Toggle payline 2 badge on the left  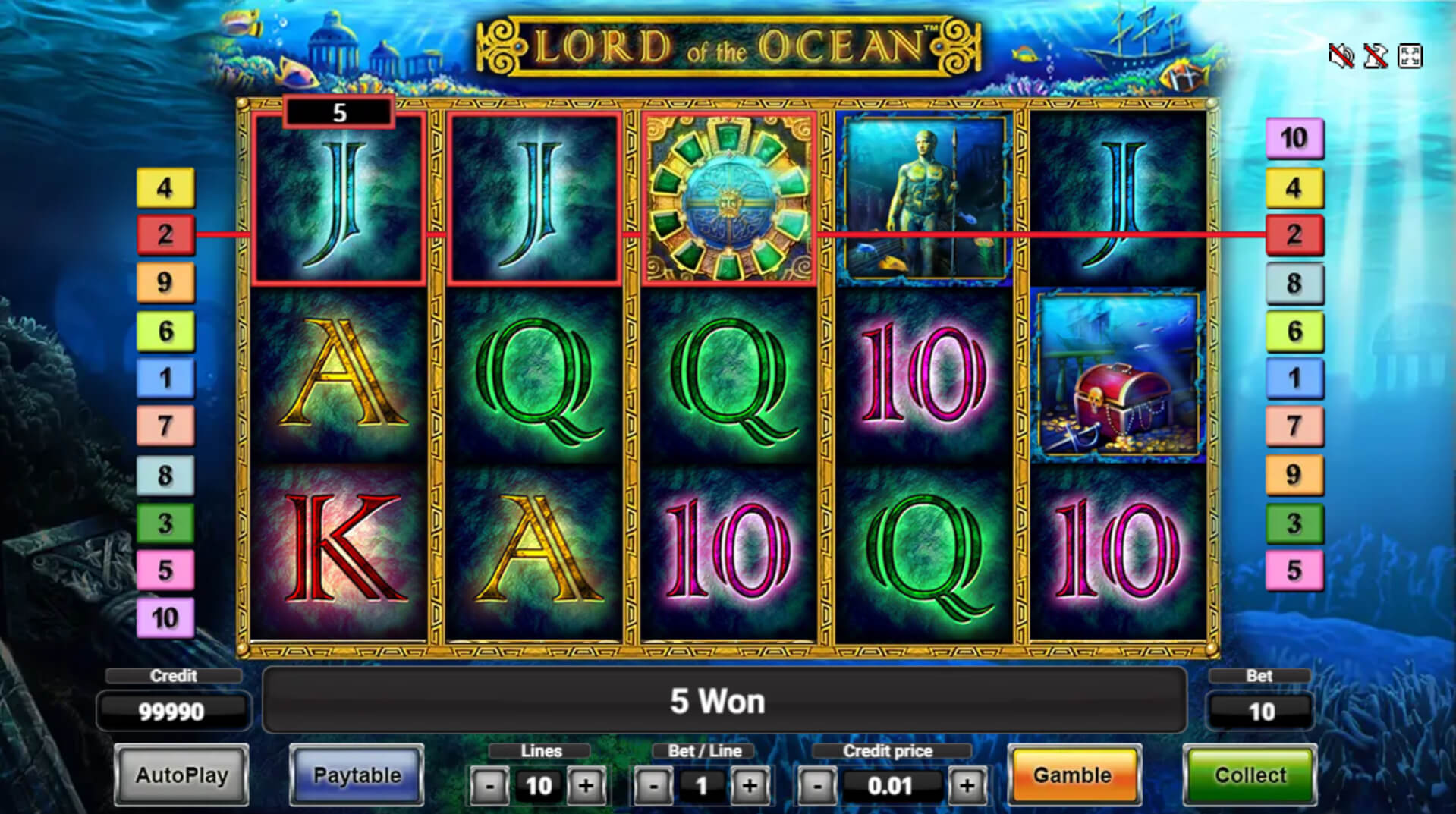pos(165,235)
